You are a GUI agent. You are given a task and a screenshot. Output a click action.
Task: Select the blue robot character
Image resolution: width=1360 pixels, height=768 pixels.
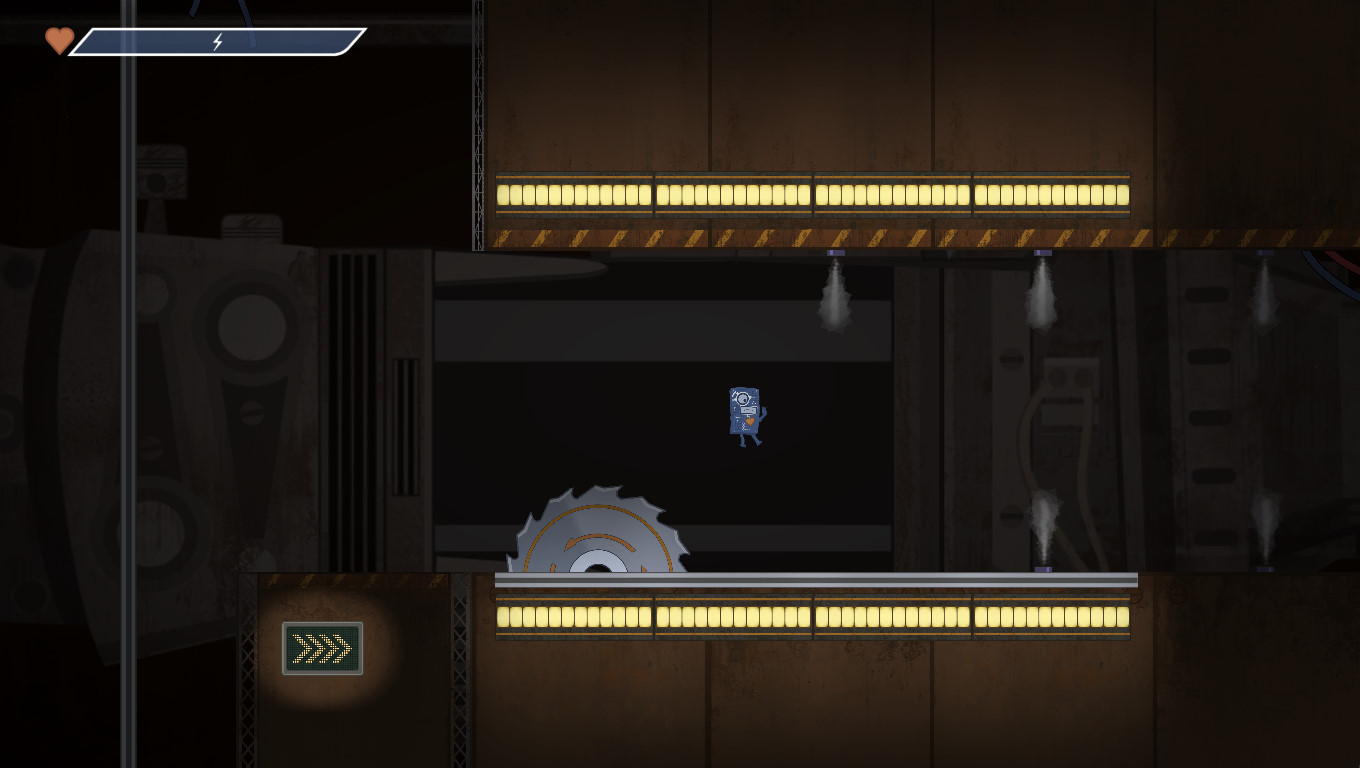[x=744, y=410]
